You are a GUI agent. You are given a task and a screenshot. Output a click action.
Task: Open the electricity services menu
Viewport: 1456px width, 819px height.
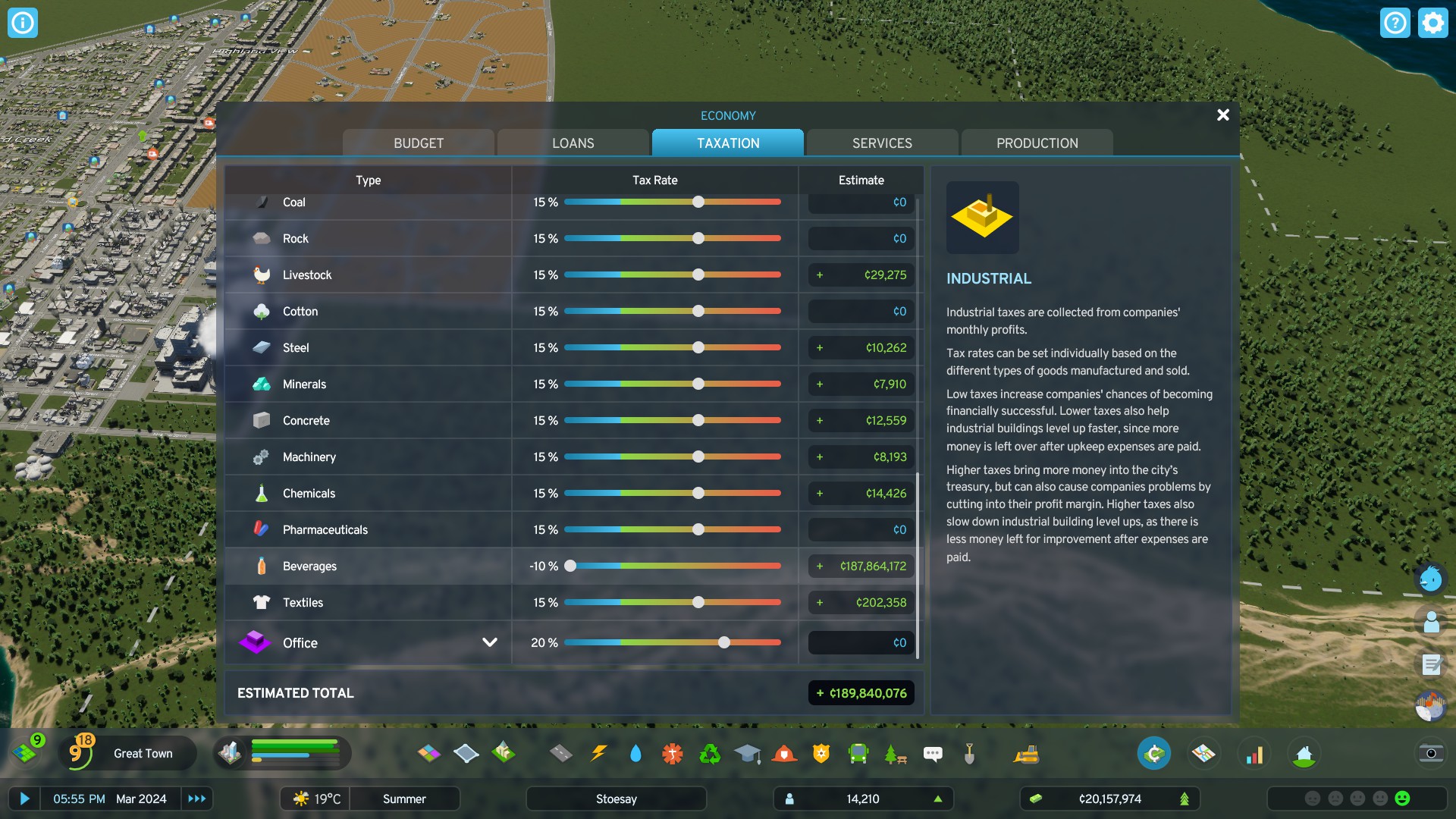click(599, 753)
